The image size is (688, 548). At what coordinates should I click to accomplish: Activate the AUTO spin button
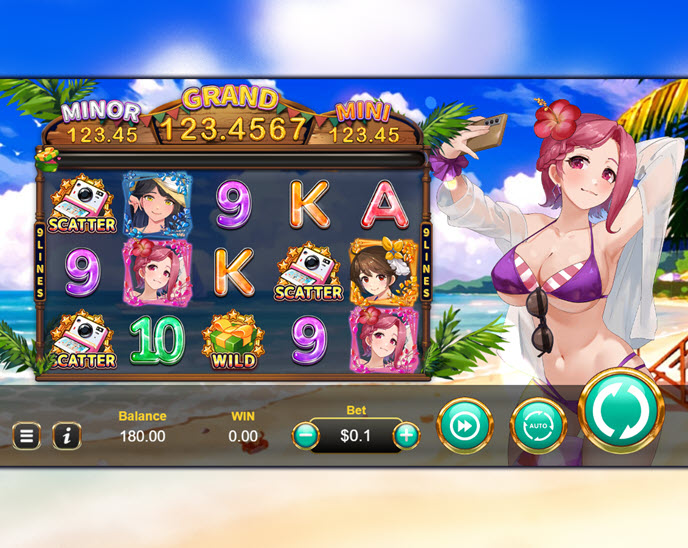(x=538, y=426)
